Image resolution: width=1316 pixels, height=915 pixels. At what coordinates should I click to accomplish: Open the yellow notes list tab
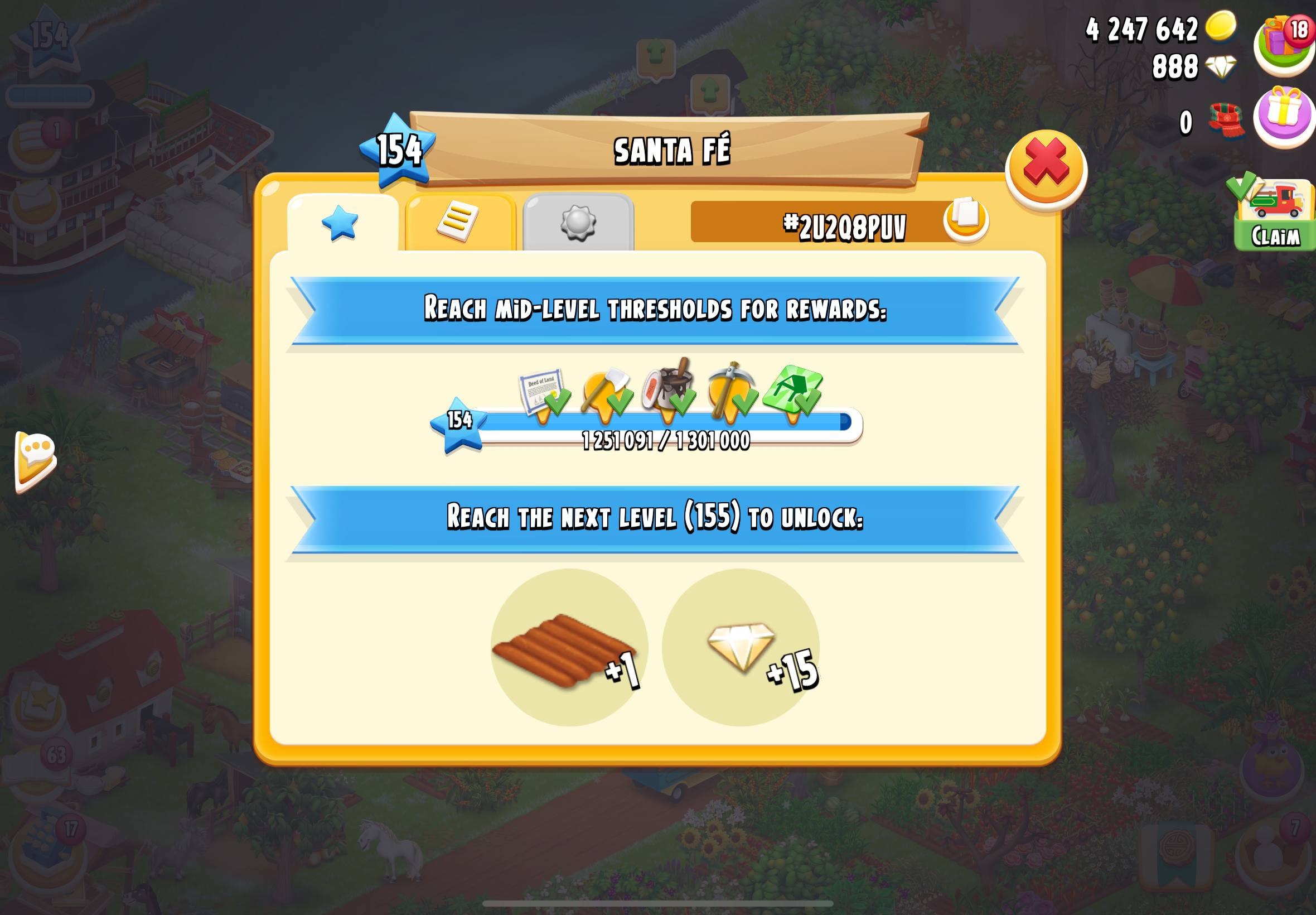[x=459, y=223]
